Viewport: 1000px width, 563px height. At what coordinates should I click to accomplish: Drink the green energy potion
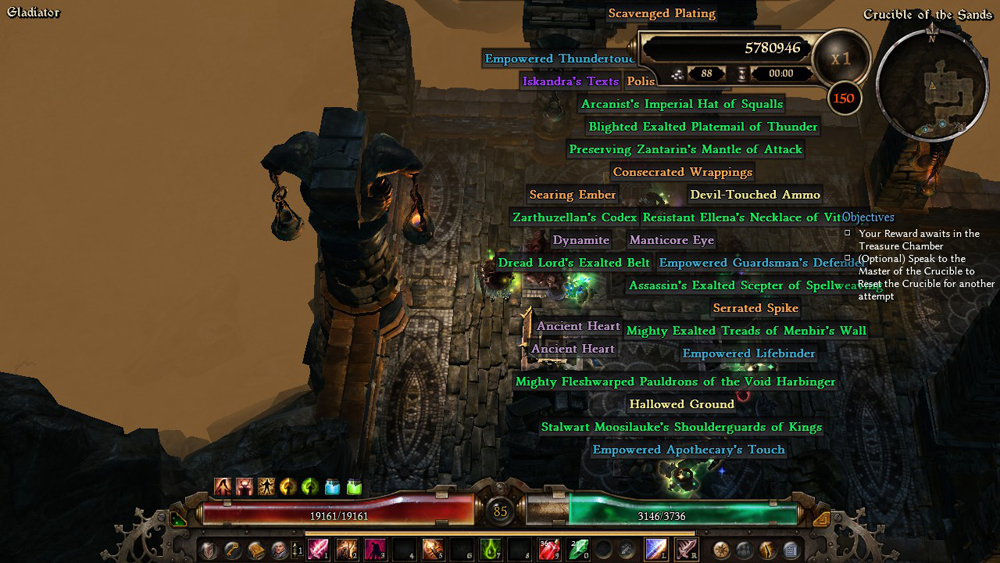click(578, 549)
